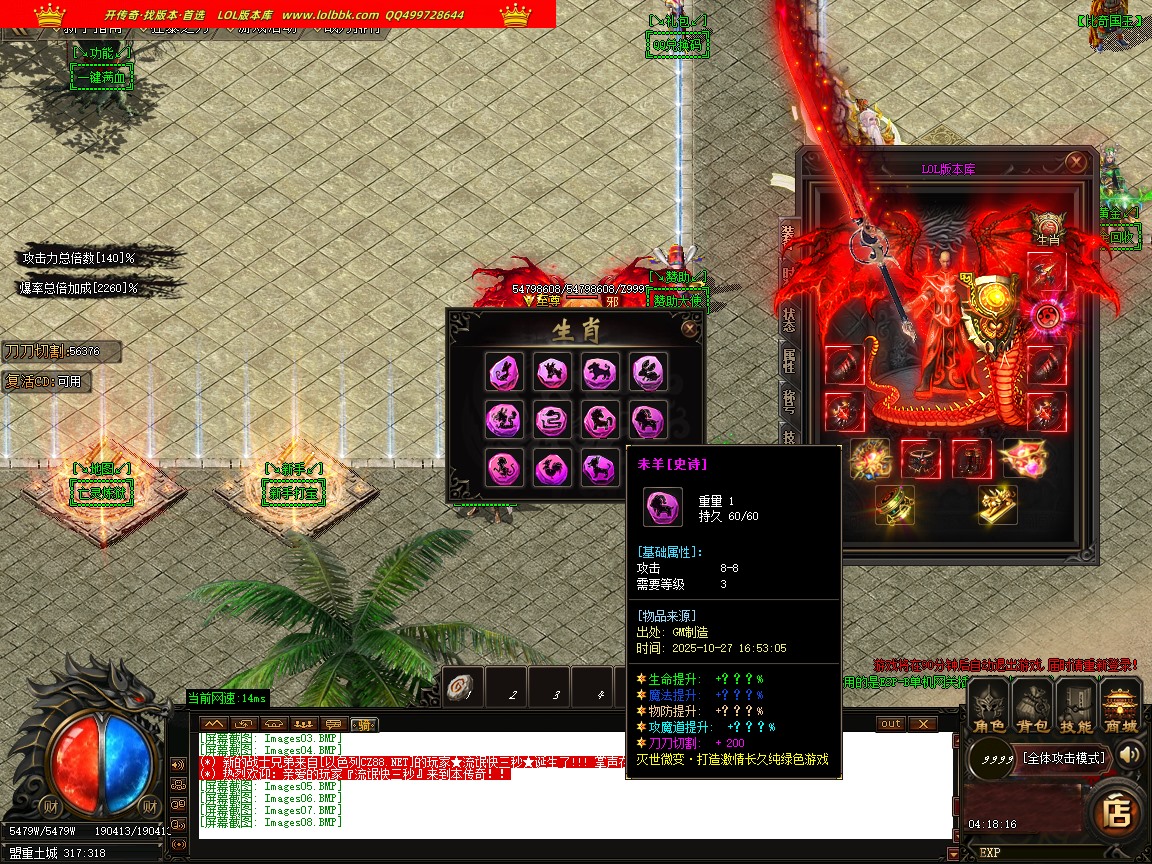Click the round 店 shop button
The width and height of the screenshot is (1152, 864).
(1116, 812)
